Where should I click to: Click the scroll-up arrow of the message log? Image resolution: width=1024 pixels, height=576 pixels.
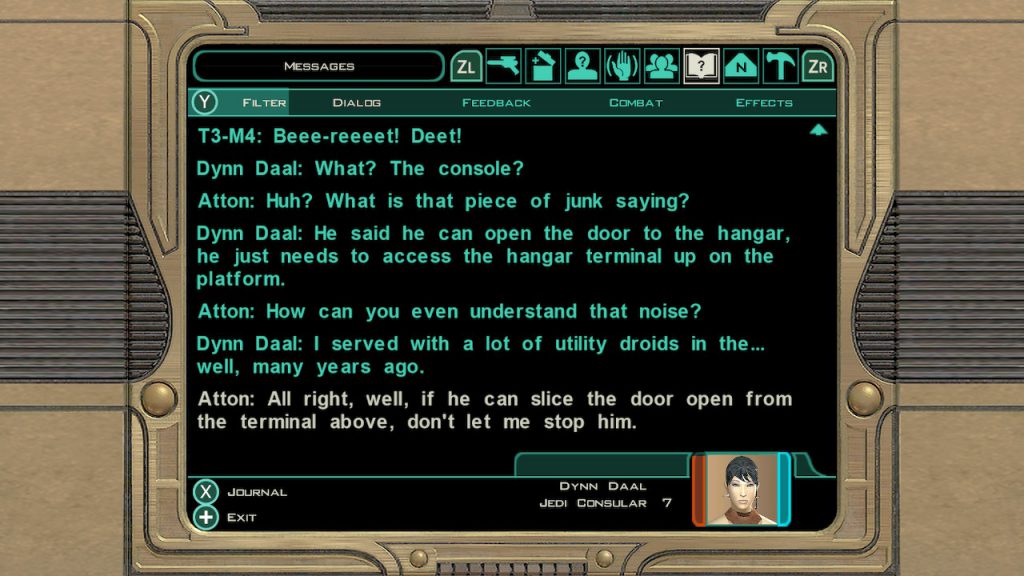pyautogui.click(x=818, y=130)
